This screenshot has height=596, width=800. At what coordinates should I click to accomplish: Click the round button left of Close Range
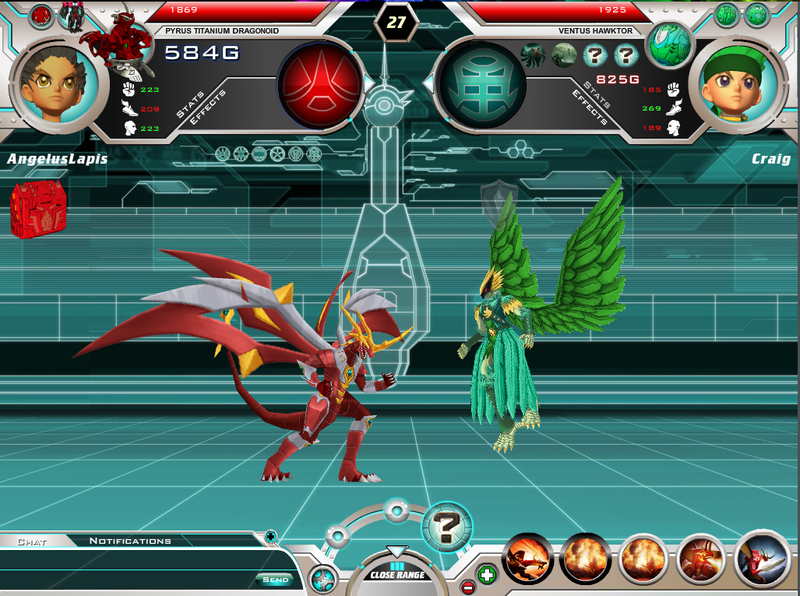coord(323,577)
